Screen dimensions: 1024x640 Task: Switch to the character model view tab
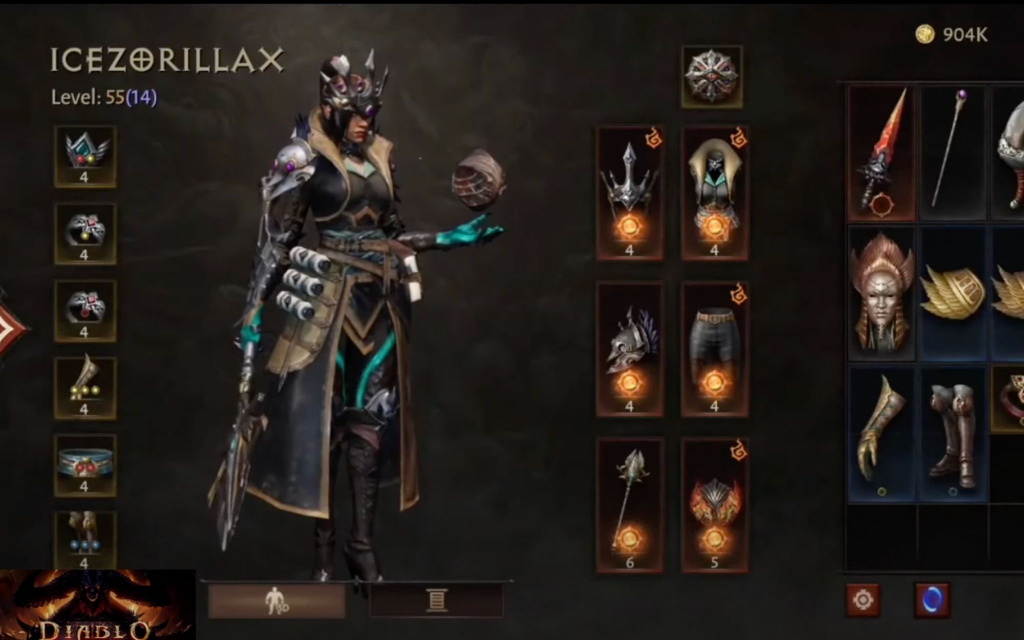click(276, 600)
